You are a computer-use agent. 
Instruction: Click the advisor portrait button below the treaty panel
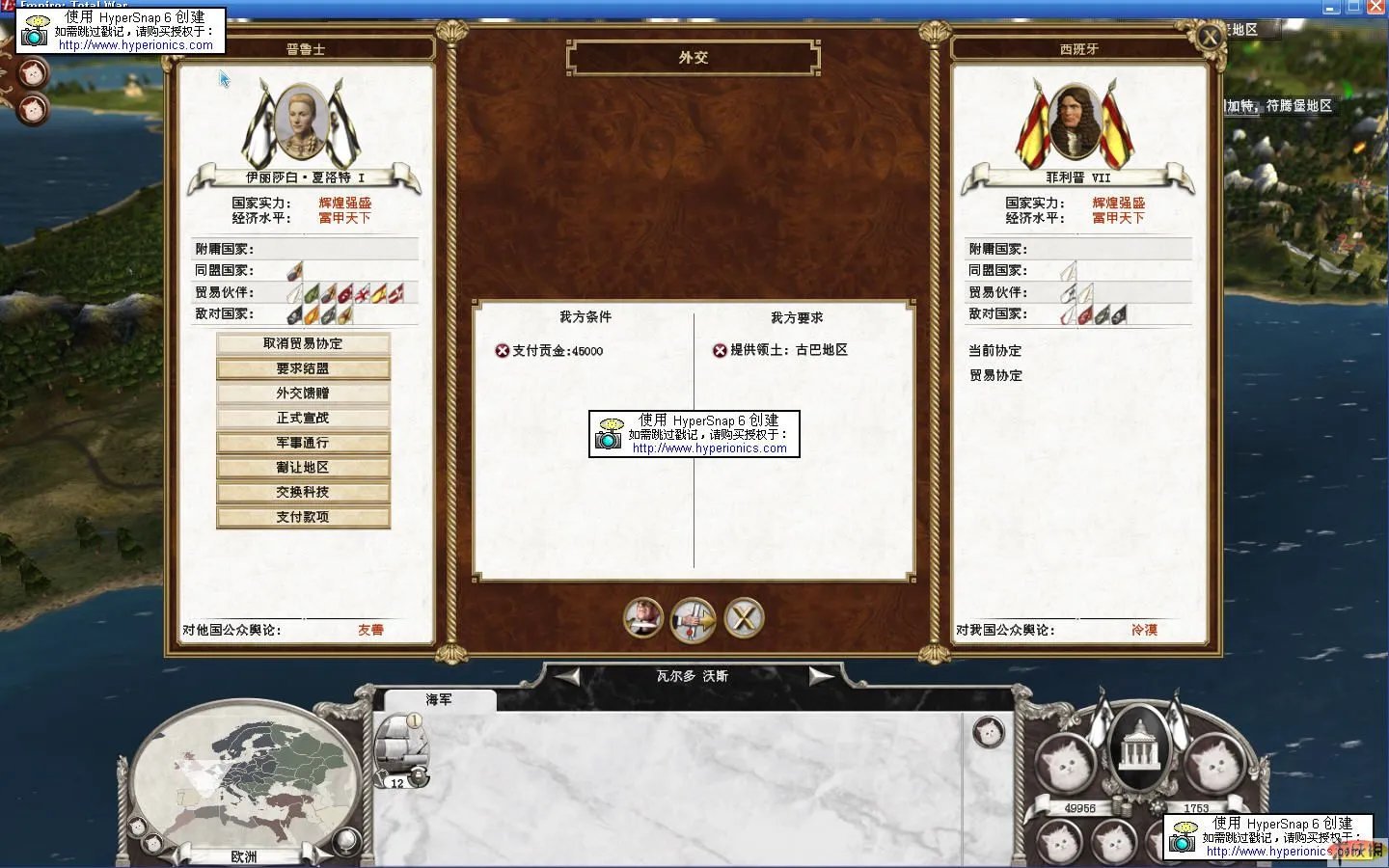coord(642,619)
